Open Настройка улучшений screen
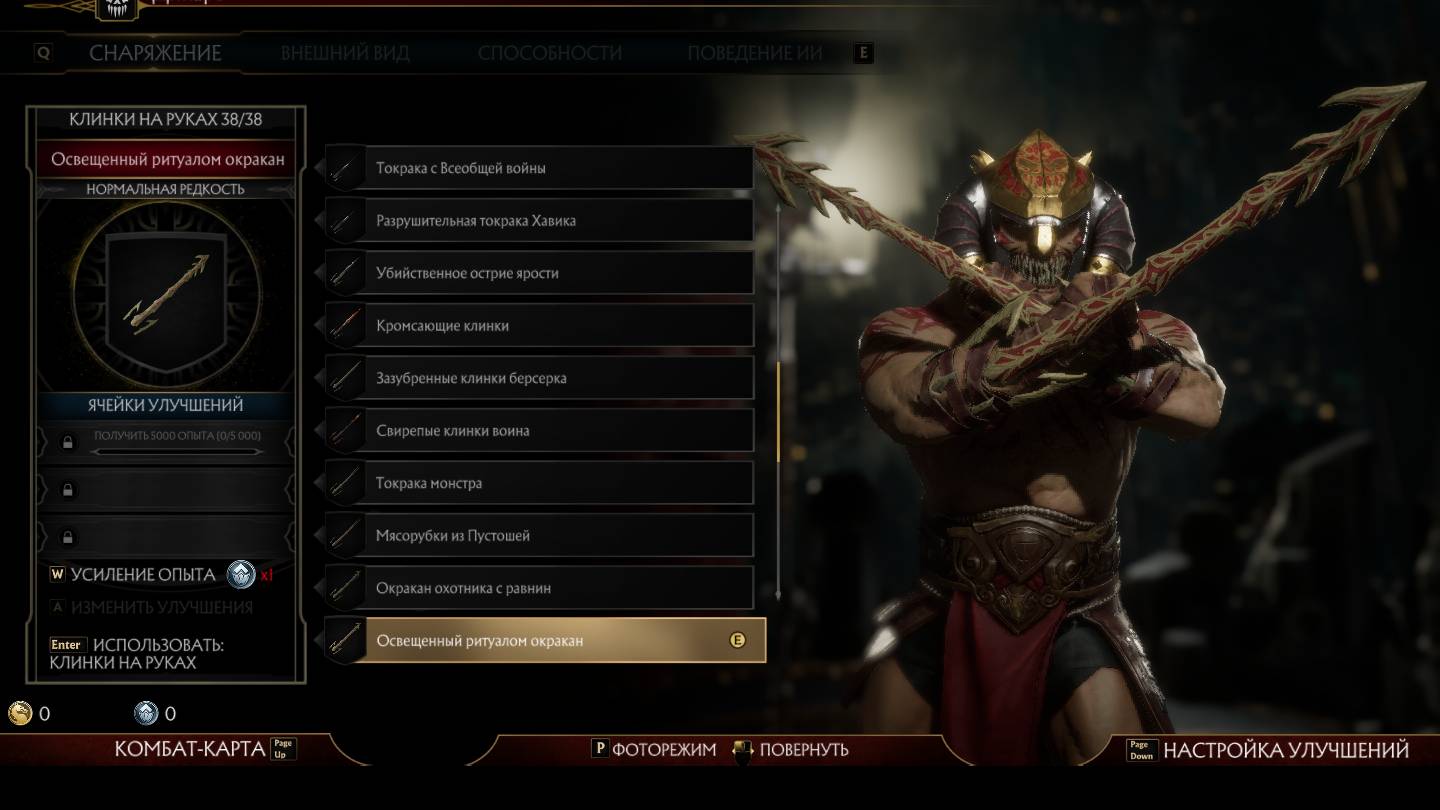 point(1284,750)
